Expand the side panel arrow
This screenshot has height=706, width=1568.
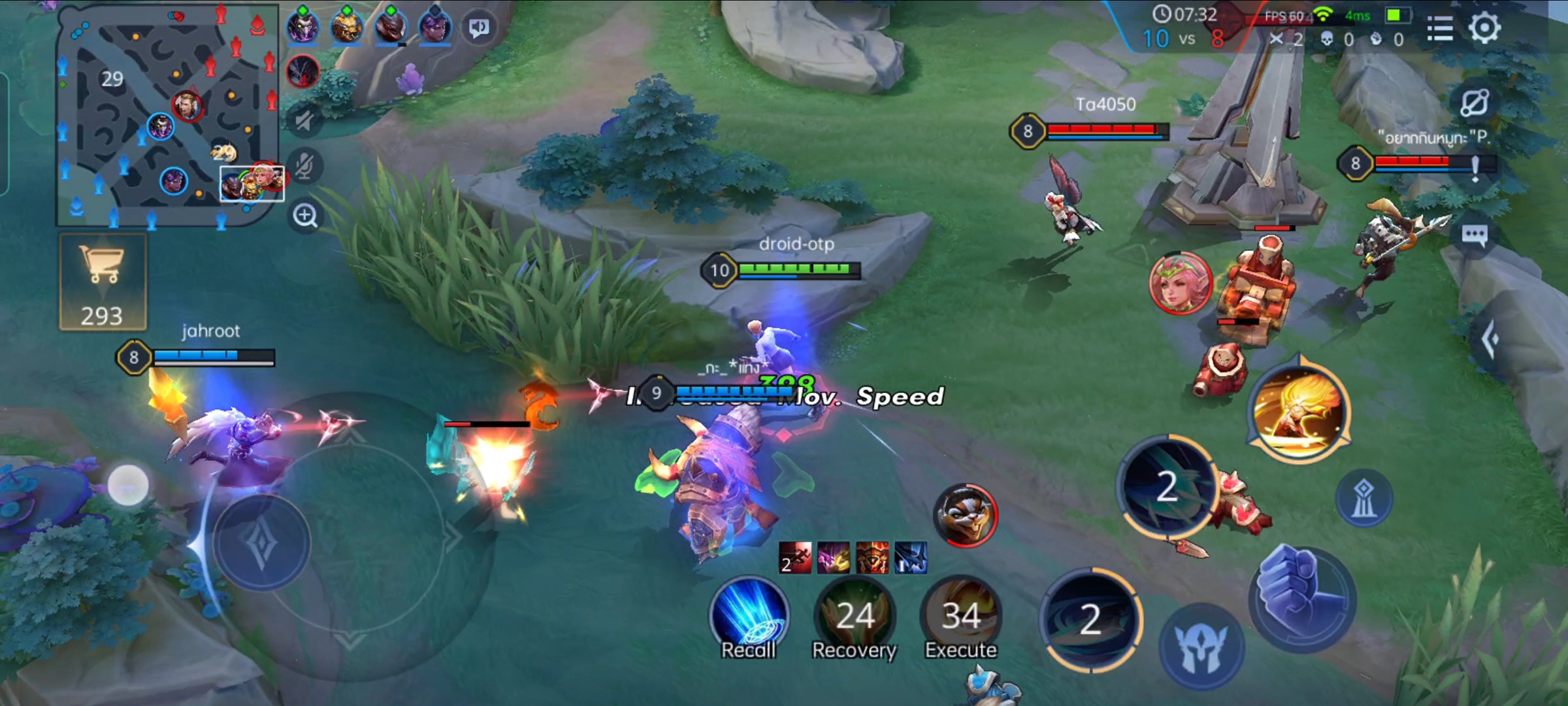pyautogui.click(x=1491, y=339)
